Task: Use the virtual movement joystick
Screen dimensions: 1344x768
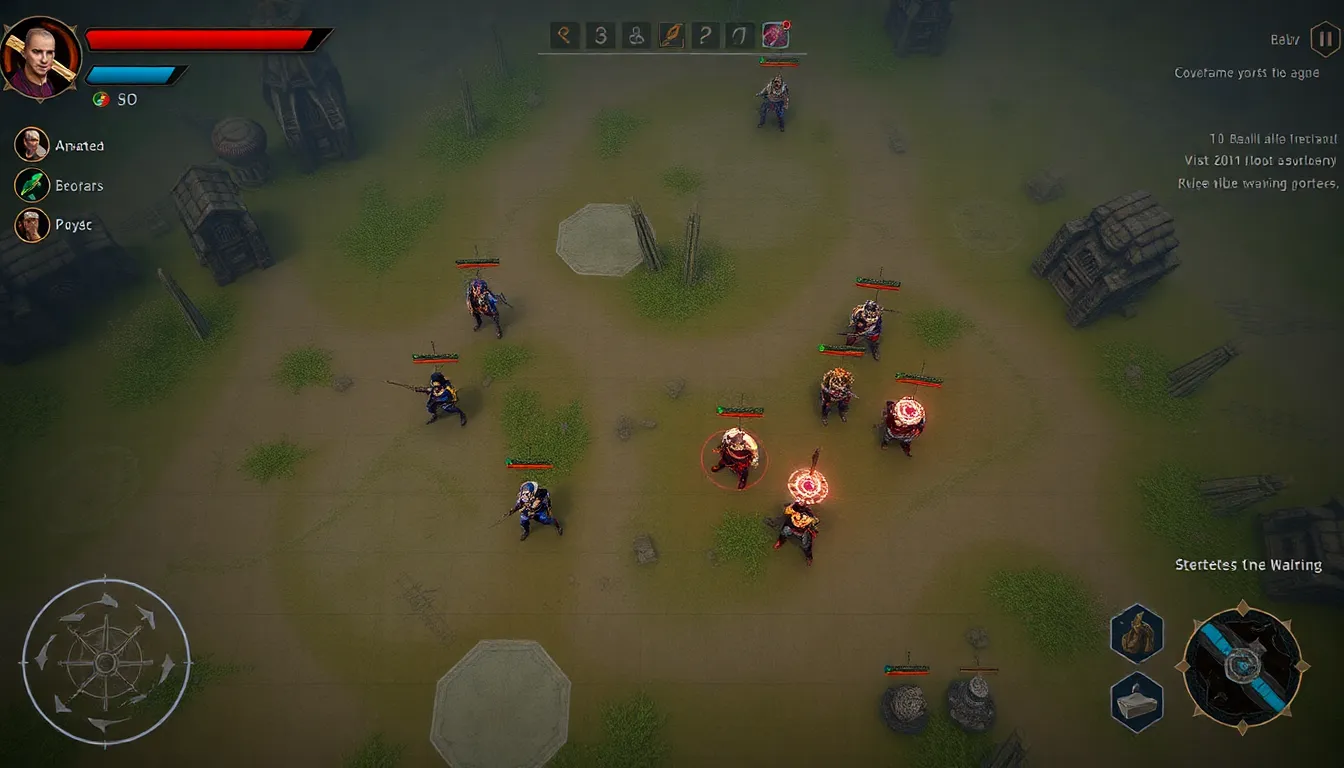Action: click(106, 661)
